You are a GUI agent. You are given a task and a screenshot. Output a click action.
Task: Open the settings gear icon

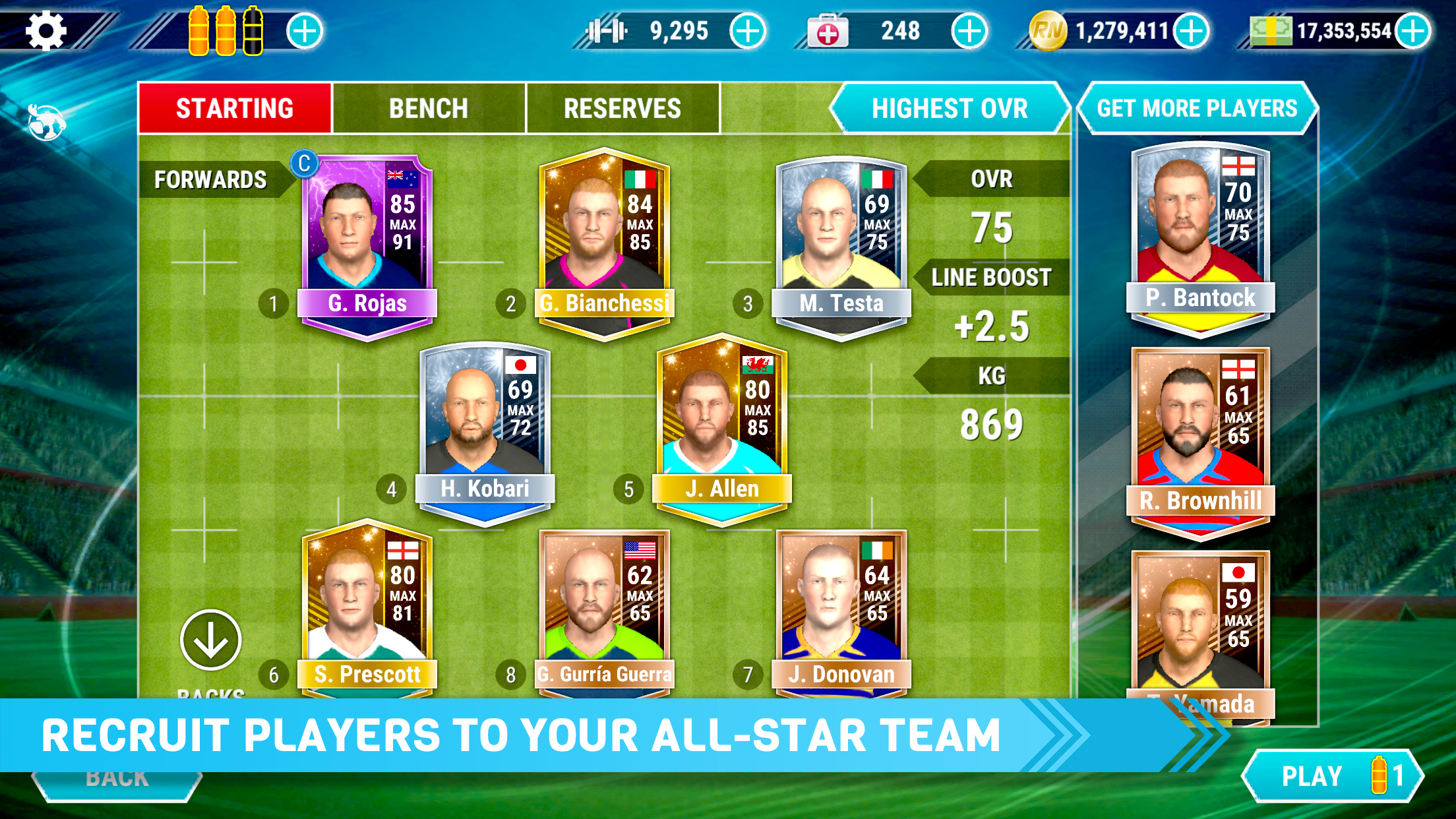(45, 30)
